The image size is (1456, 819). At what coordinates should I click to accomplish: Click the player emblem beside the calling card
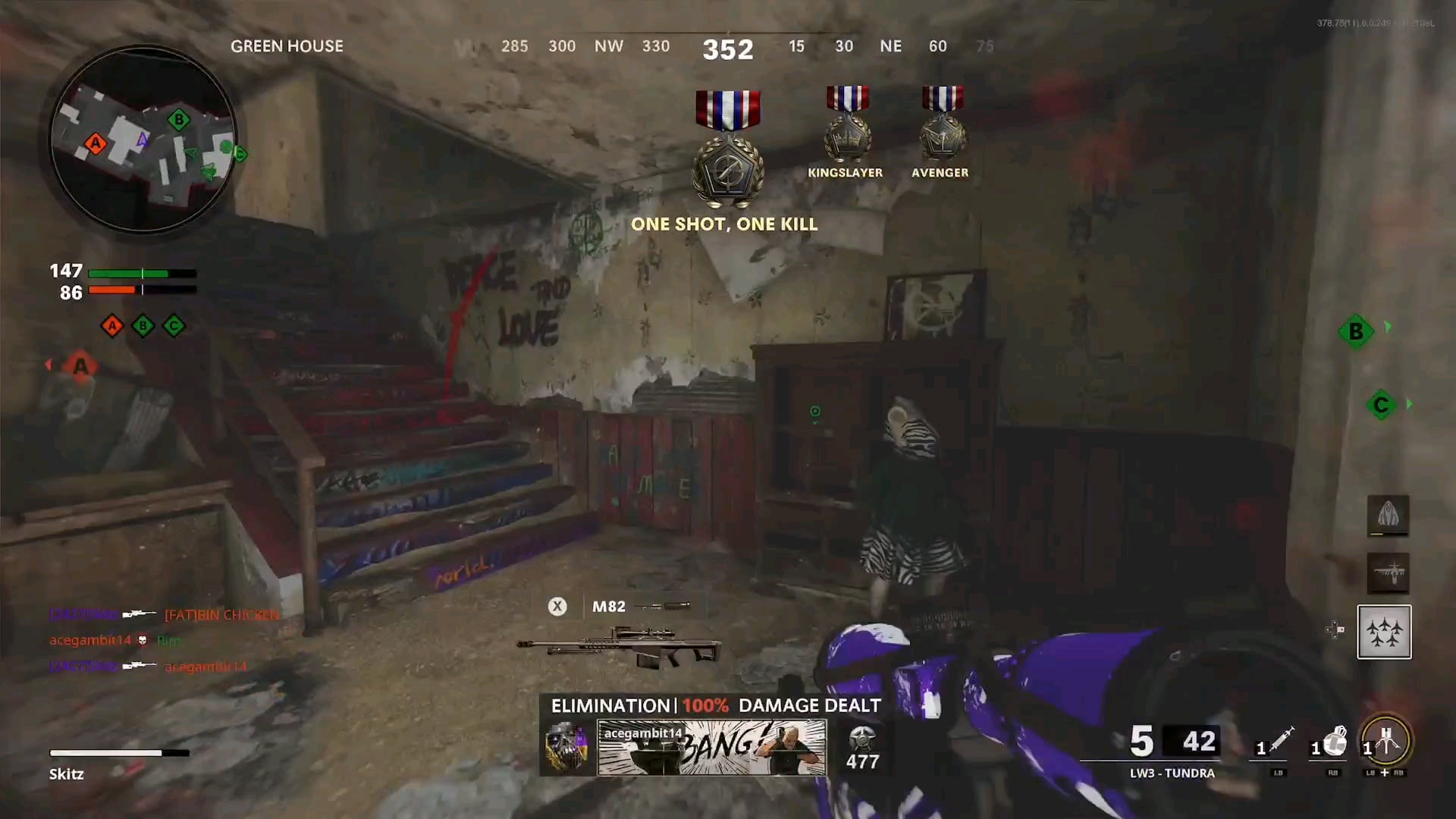pyautogui.click(x=566, y=748)
